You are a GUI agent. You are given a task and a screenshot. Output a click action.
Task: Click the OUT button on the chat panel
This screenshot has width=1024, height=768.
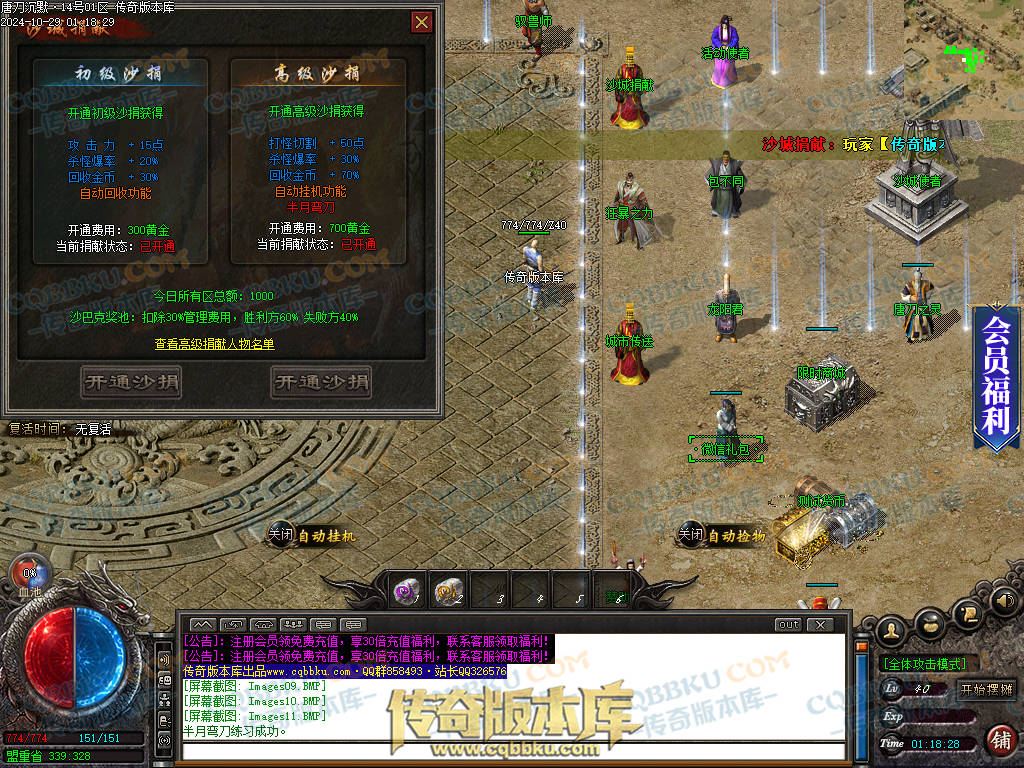click(788, 624)
